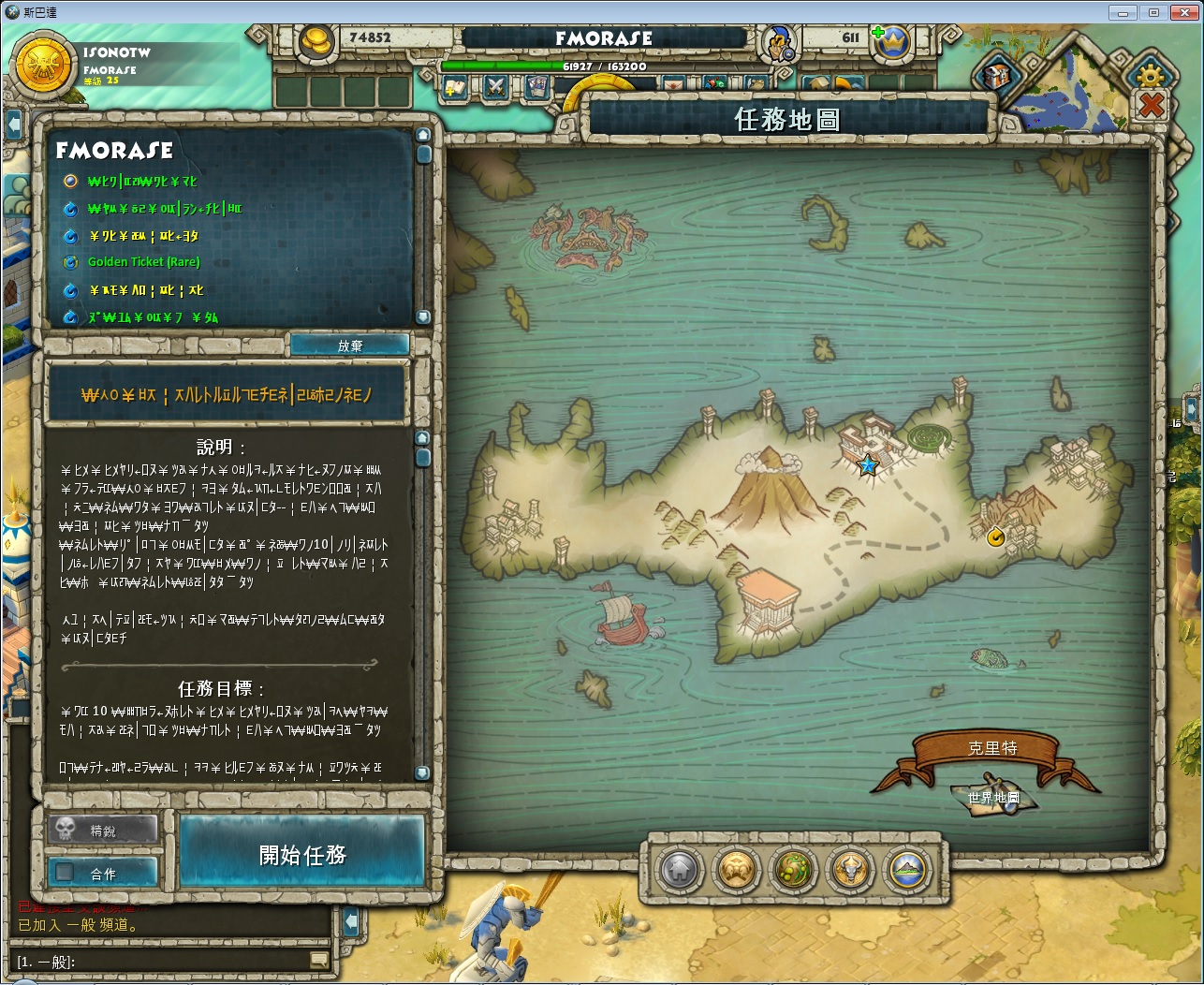Screen dimensions: 1204x985
Task: Open the 世界地圖 world map scroll
Action: pyautogui.click(x=993, y=797)
